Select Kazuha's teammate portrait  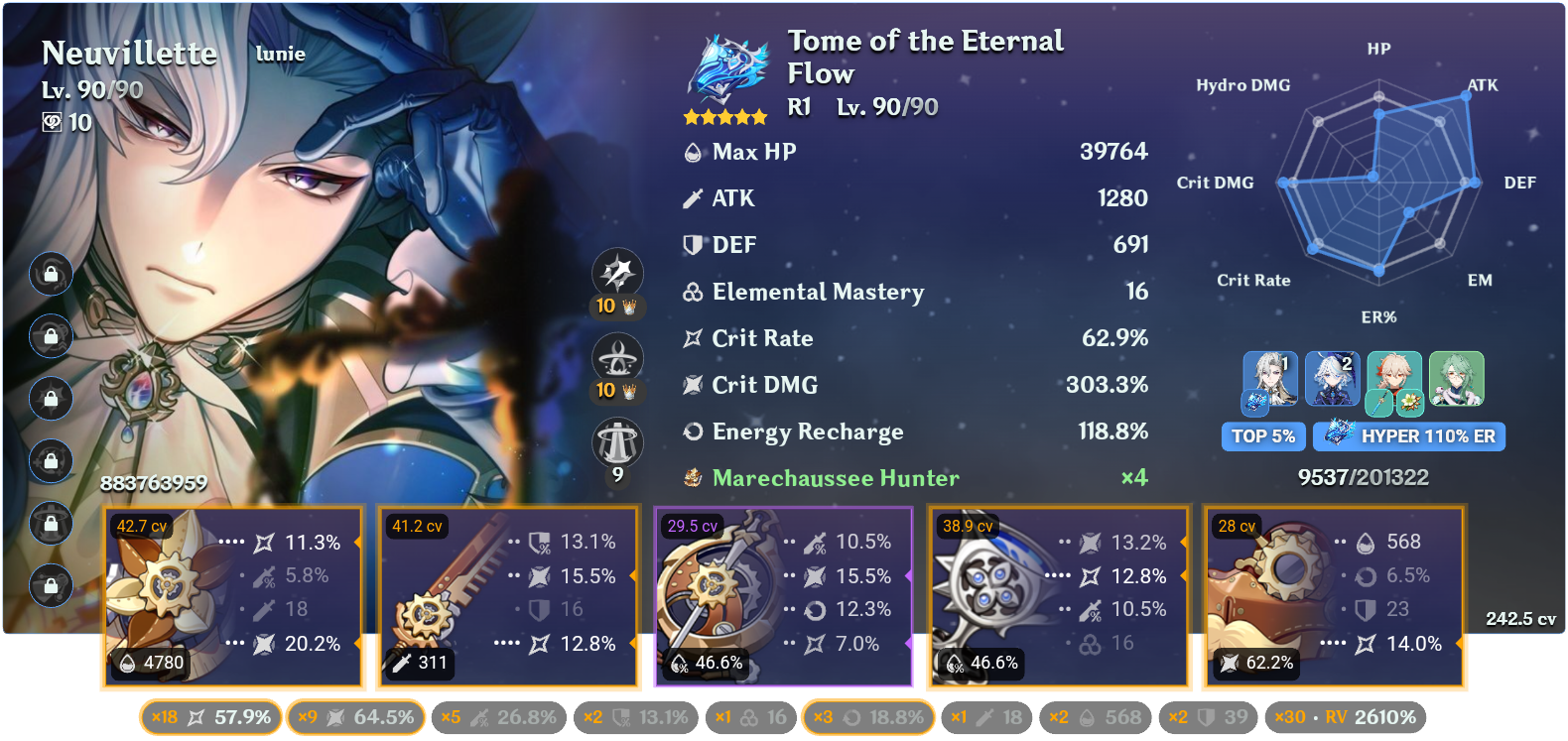1395,381
